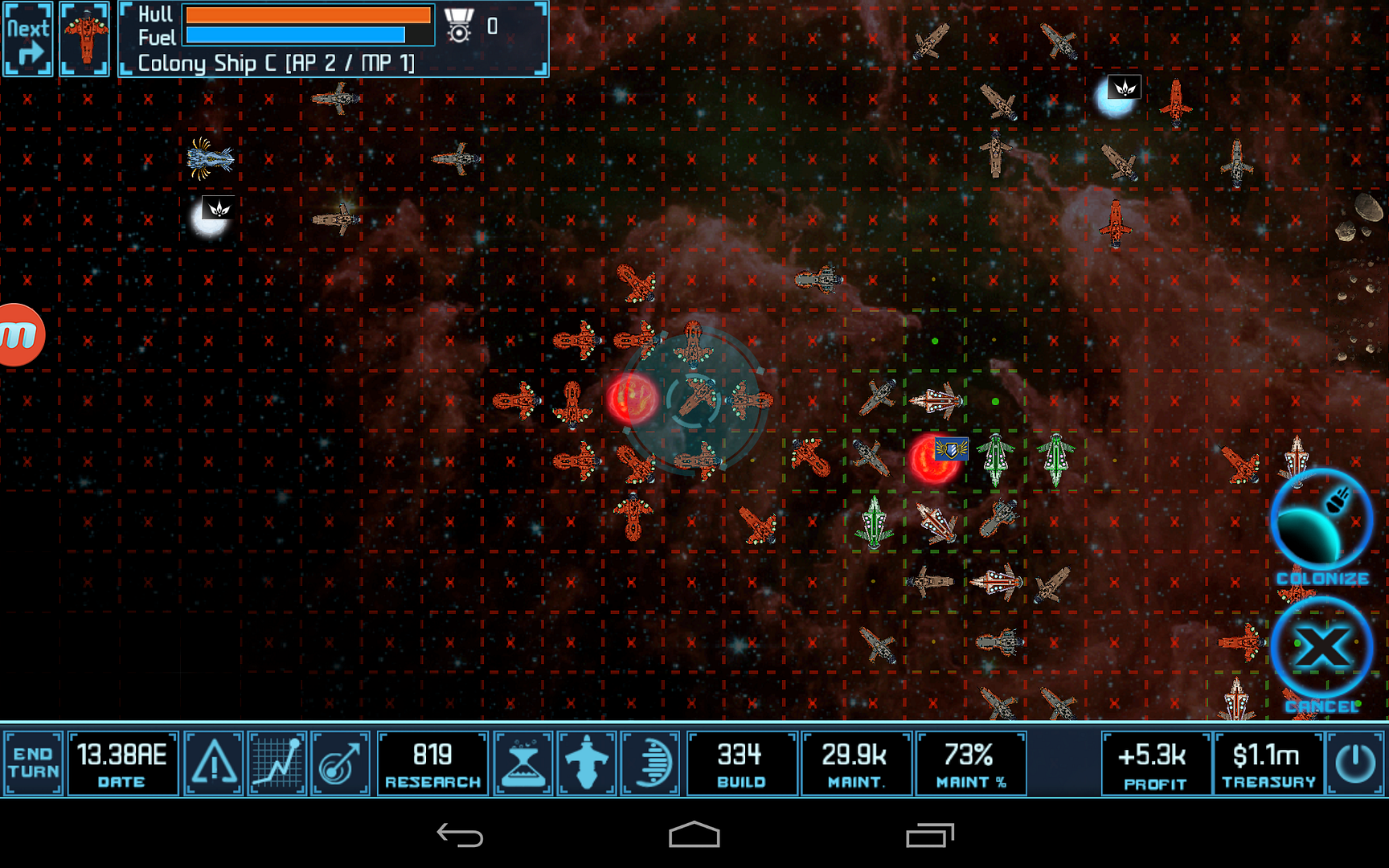This screenshot has width=1389, height=868.
Task: Show the line graph statistics screen
Action: coord(277,762)
